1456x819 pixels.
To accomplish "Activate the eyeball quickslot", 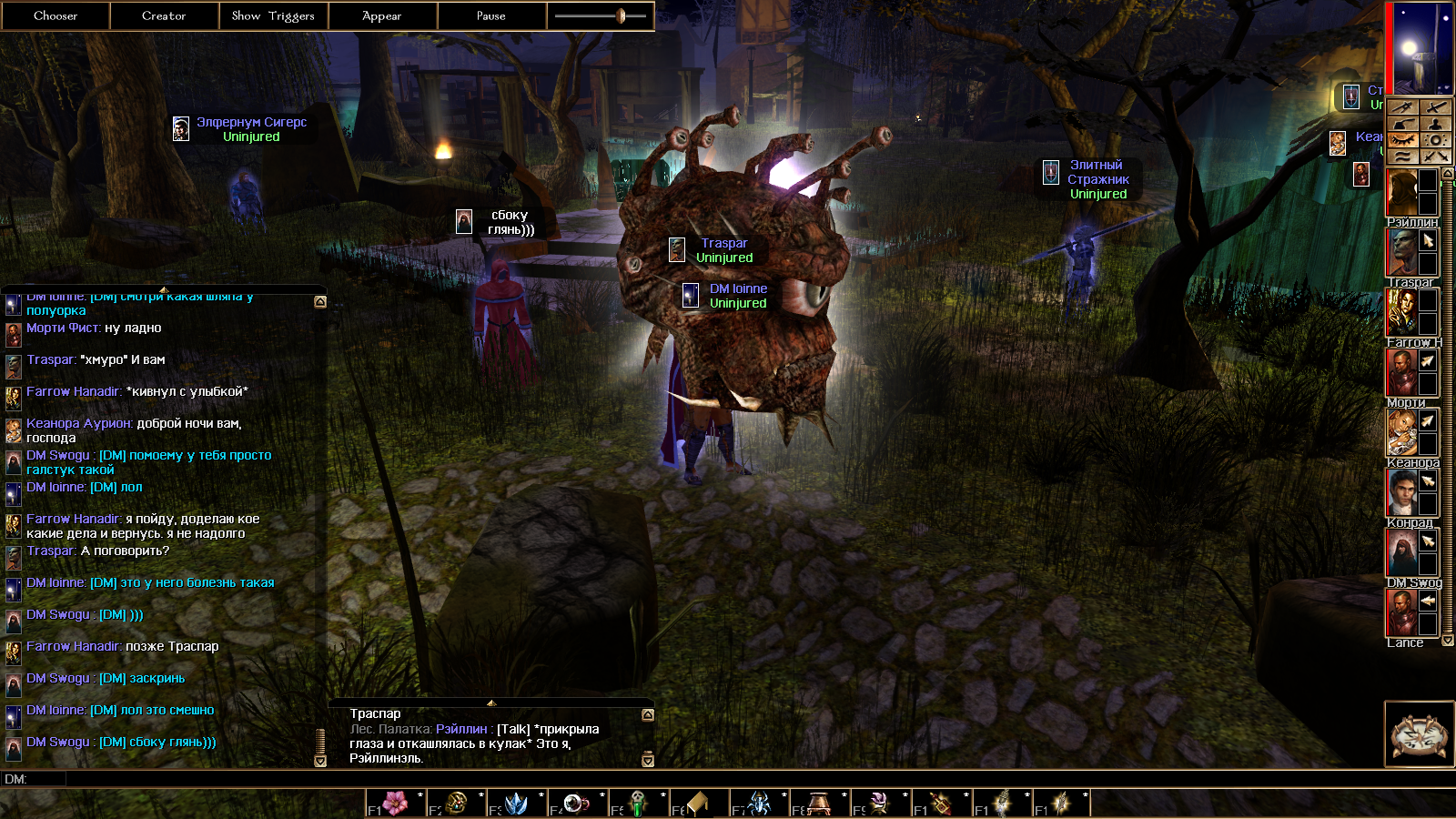I will (575, 803).
